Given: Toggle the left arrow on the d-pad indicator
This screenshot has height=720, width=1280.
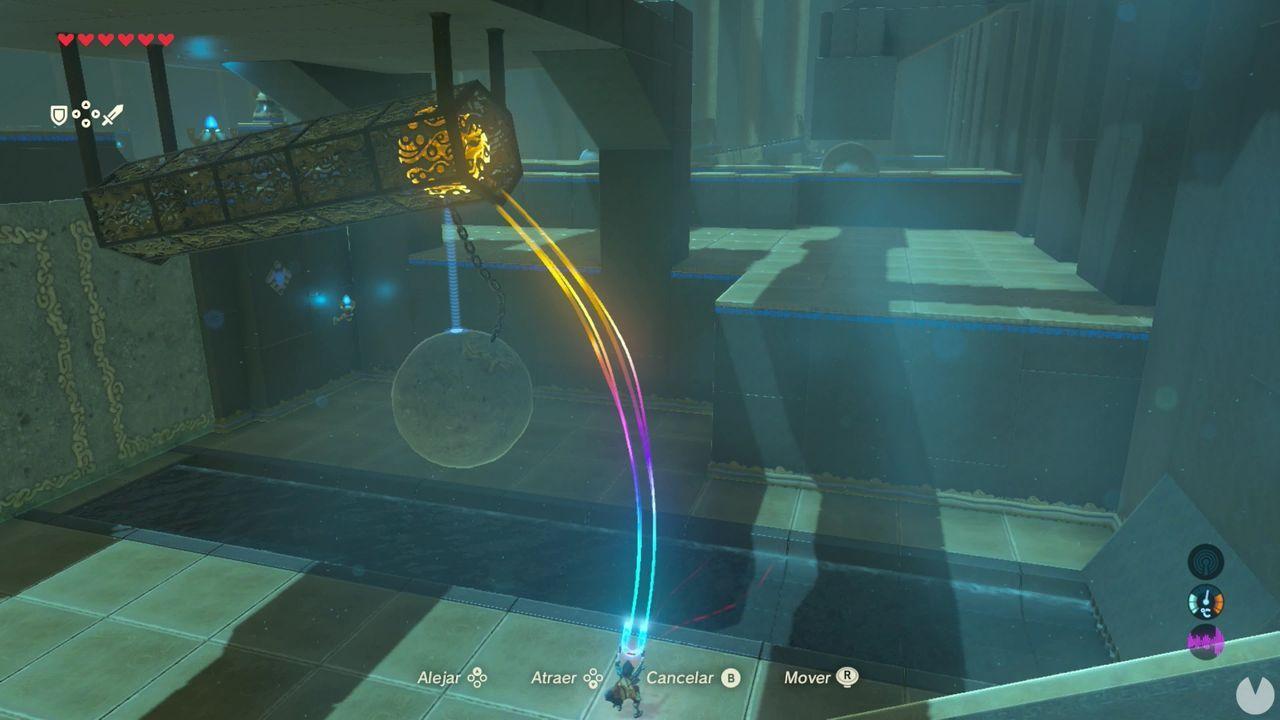Looking at the screenshot, I should tap(76, 113).
